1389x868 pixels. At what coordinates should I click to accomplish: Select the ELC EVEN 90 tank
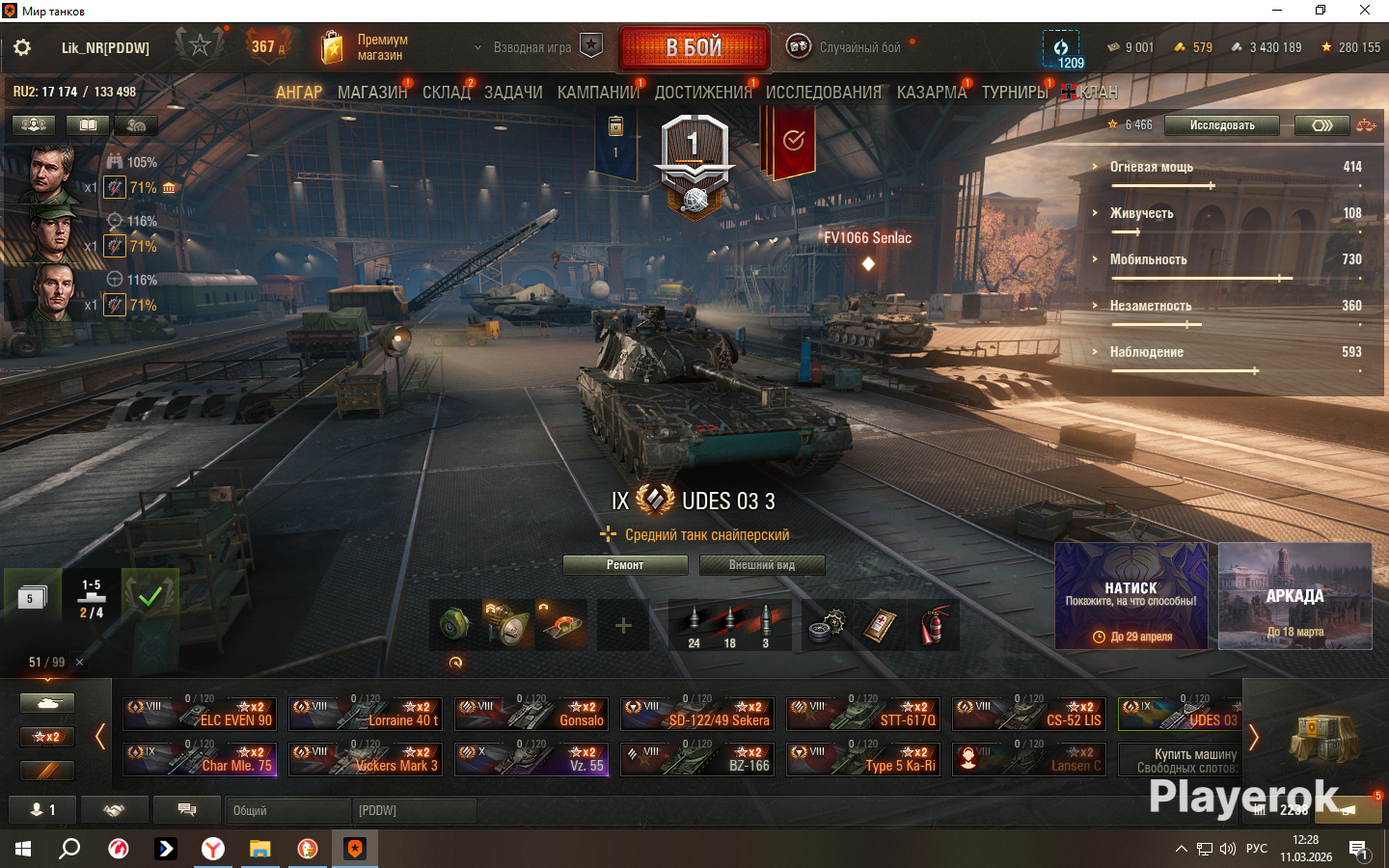(x=200, y=714)
